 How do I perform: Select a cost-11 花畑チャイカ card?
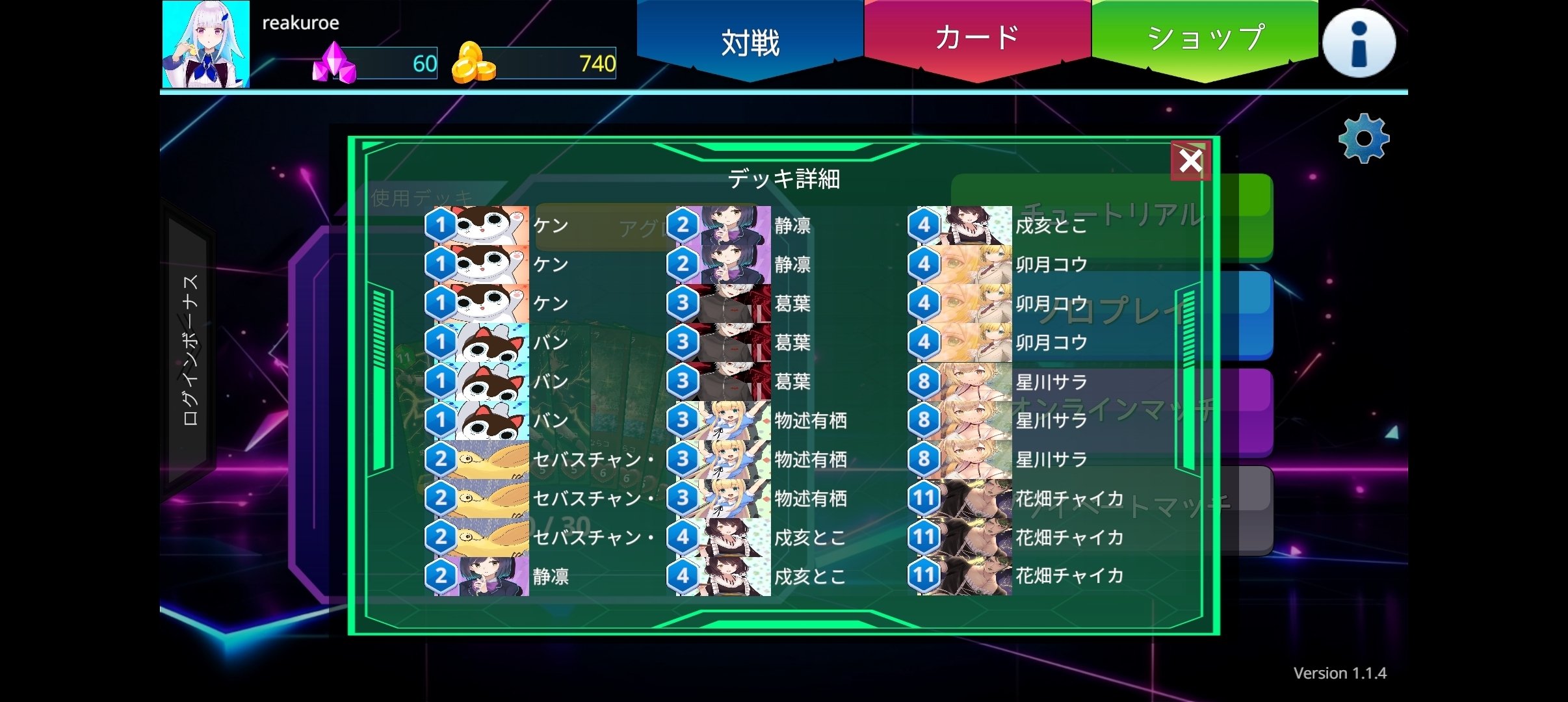[973, 499]
